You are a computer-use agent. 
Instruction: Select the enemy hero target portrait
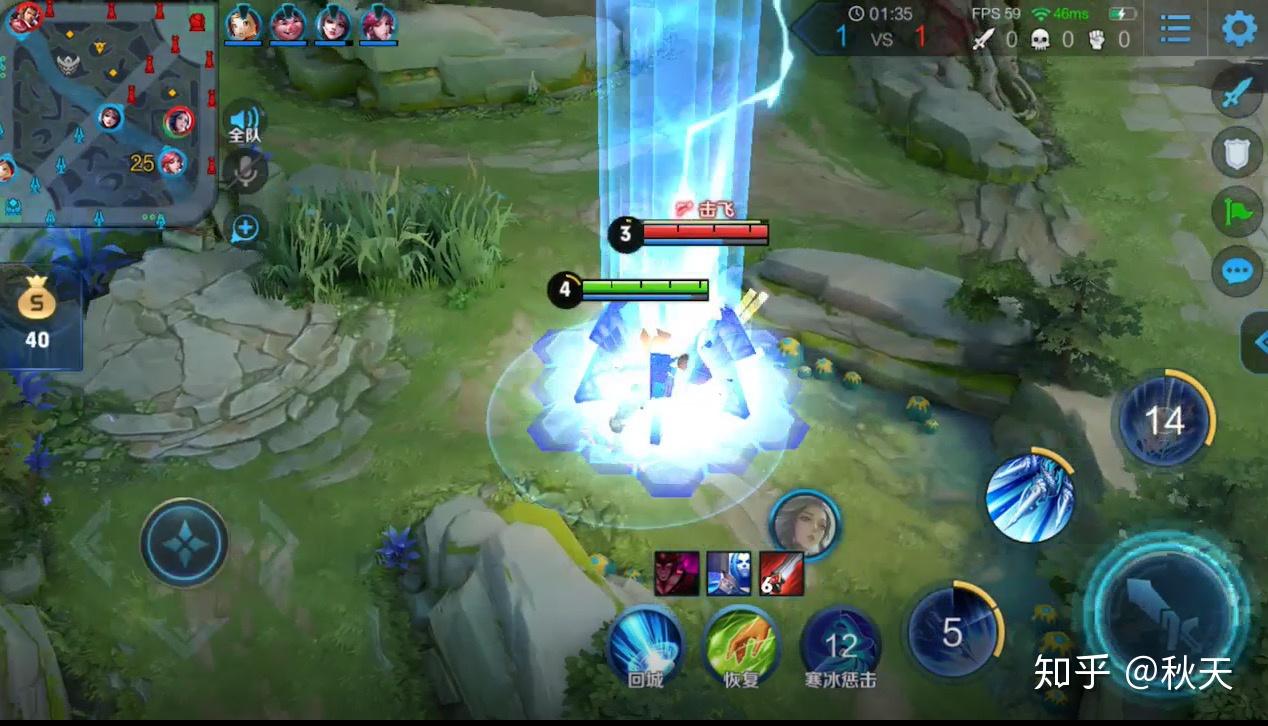[804, 522]
